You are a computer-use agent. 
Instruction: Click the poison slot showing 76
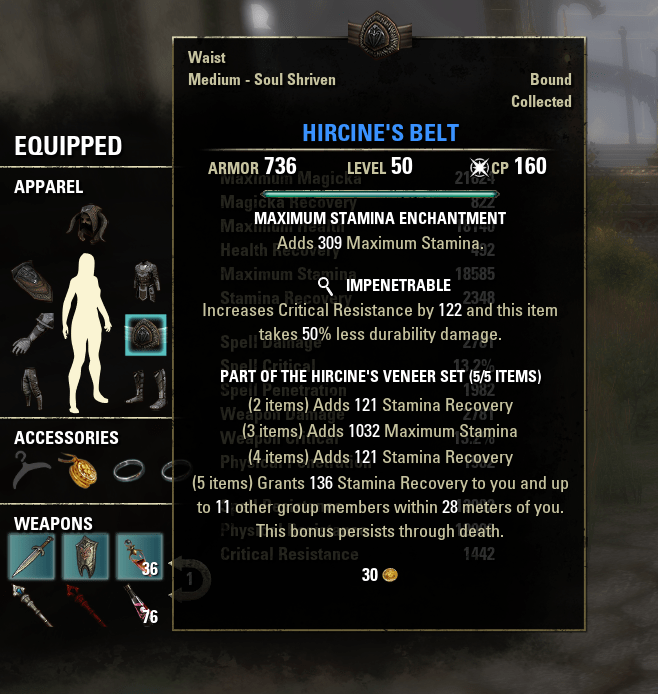coord(139,605)
